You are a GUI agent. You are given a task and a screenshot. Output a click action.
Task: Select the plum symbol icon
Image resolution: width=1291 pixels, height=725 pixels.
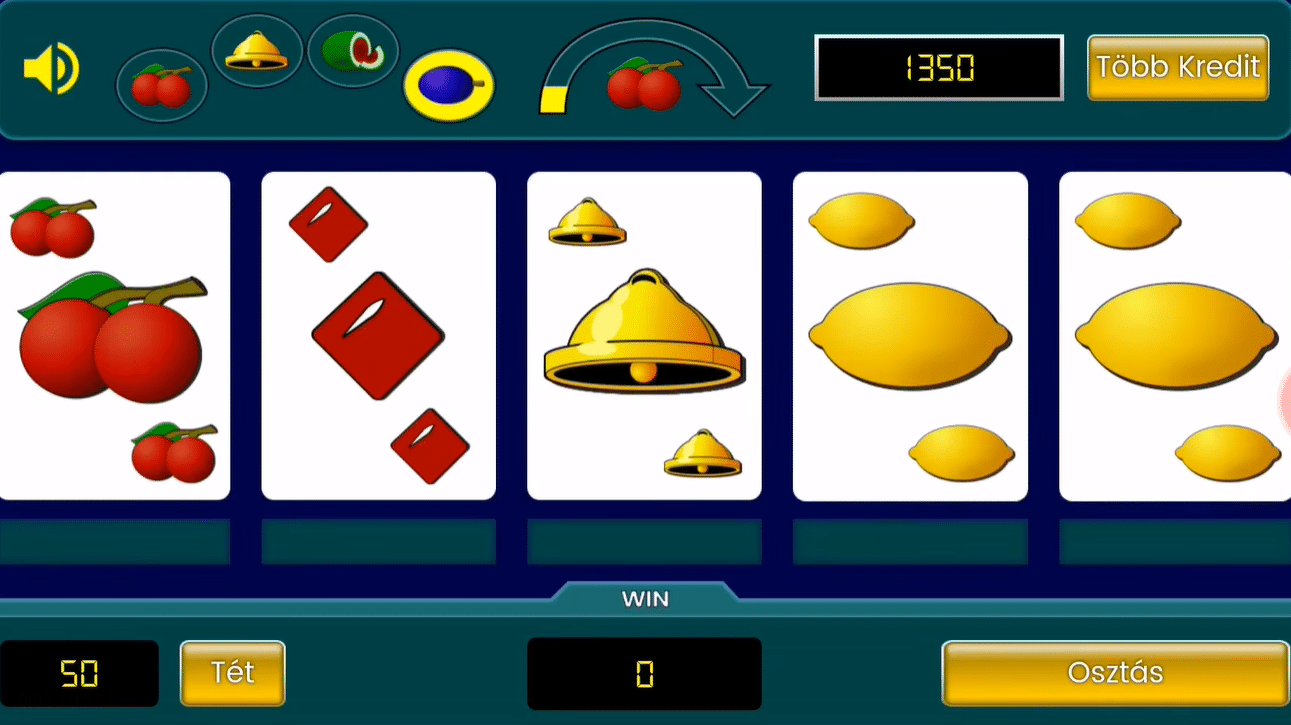point(448,85)
